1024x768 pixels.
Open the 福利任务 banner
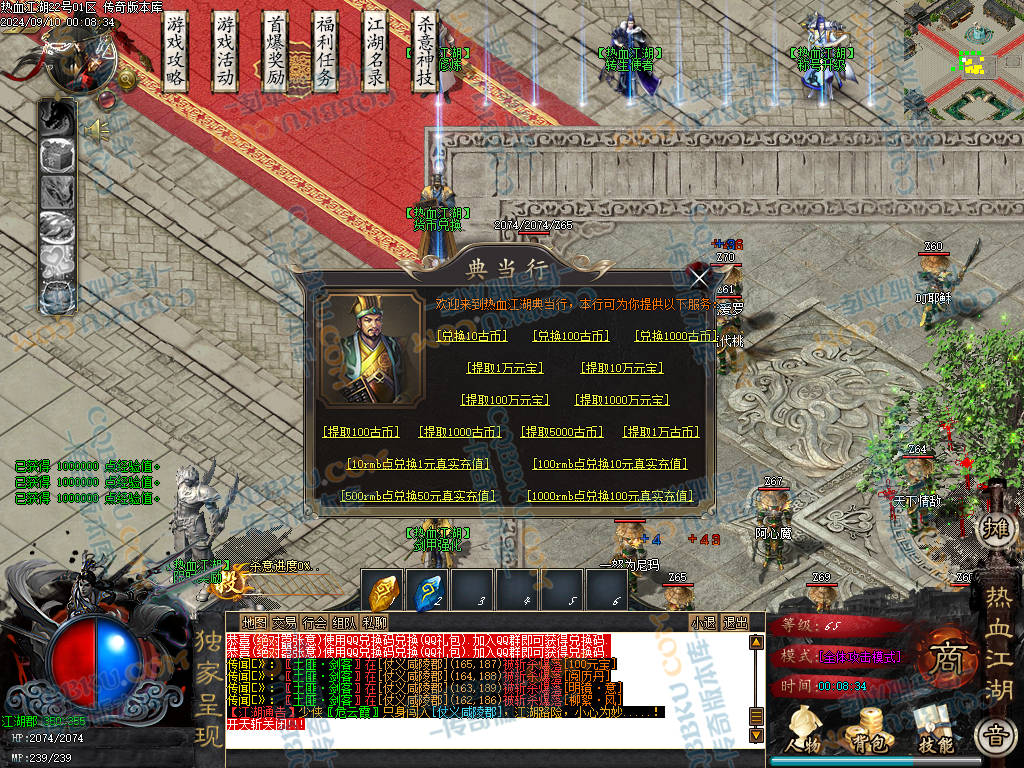click(x=326, y=52)
